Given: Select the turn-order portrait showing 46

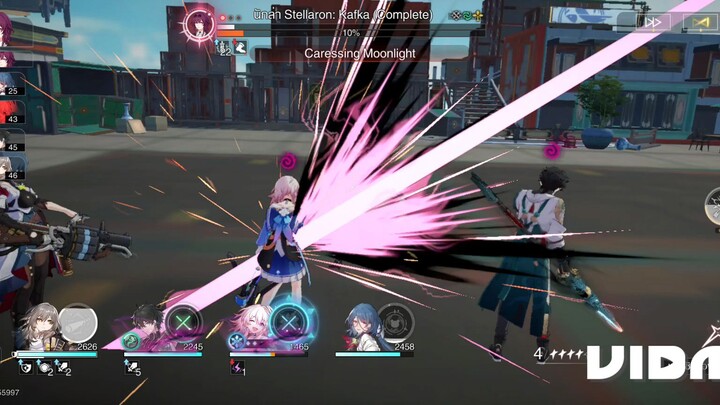Looking at the screenshot, I should click(x=9, y=166).
